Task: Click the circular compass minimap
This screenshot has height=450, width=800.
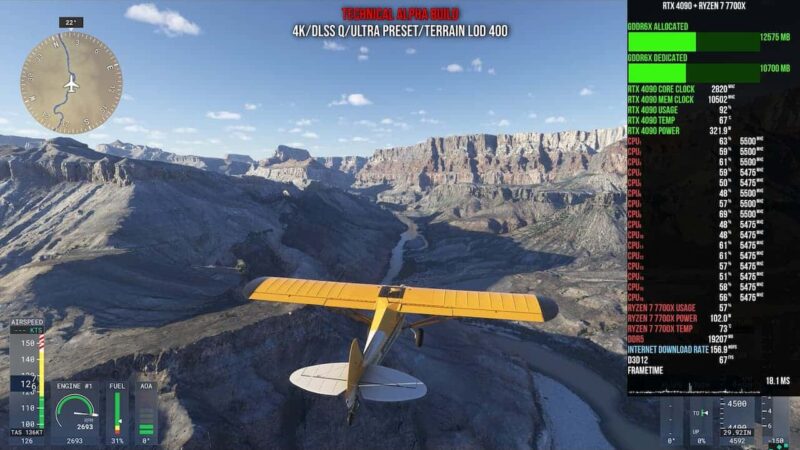Action: pyautogui.click(x=71, y=82)
